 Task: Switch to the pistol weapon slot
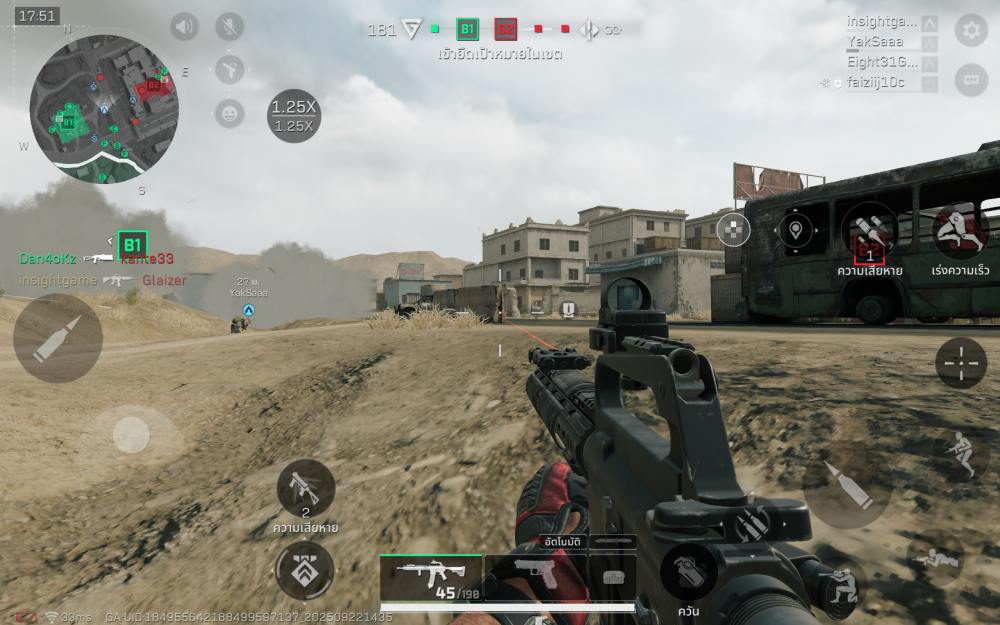coord(533,577)
